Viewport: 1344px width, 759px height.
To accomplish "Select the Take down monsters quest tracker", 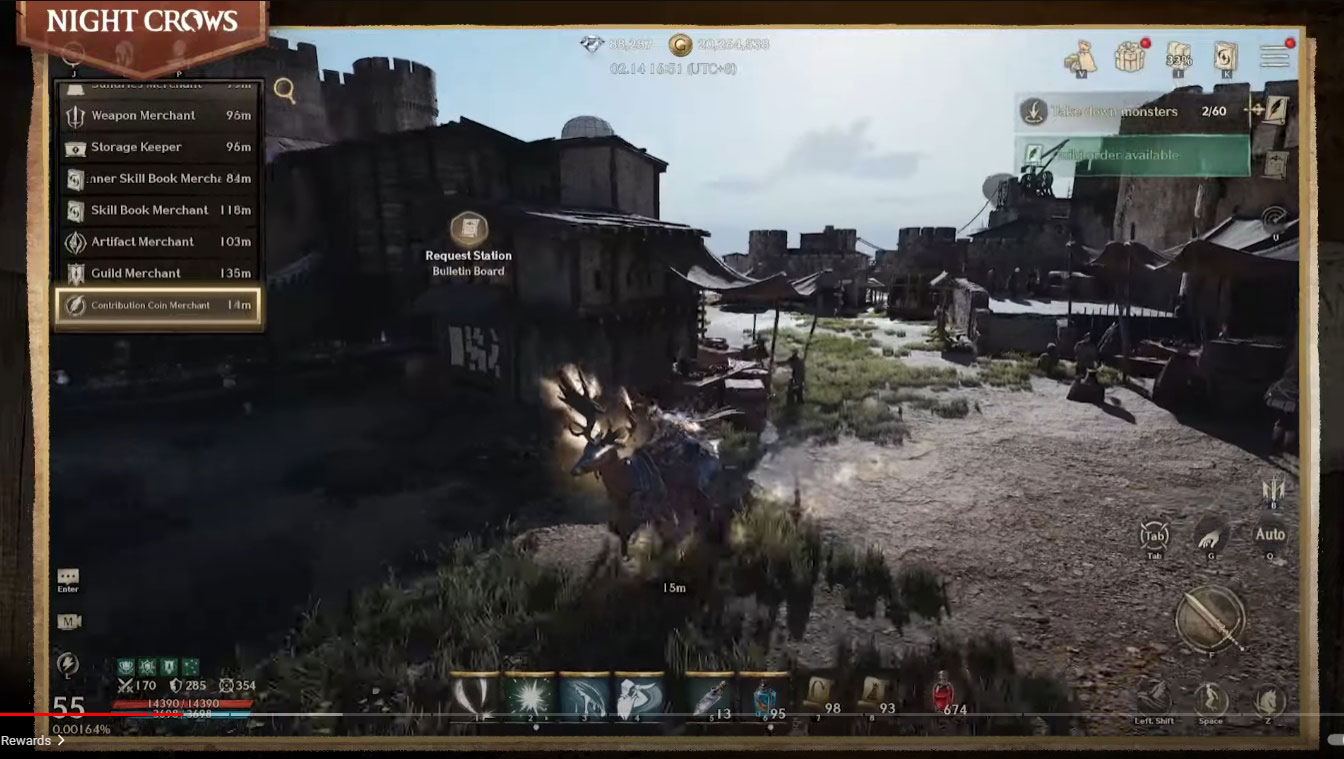I will 1132,112.
